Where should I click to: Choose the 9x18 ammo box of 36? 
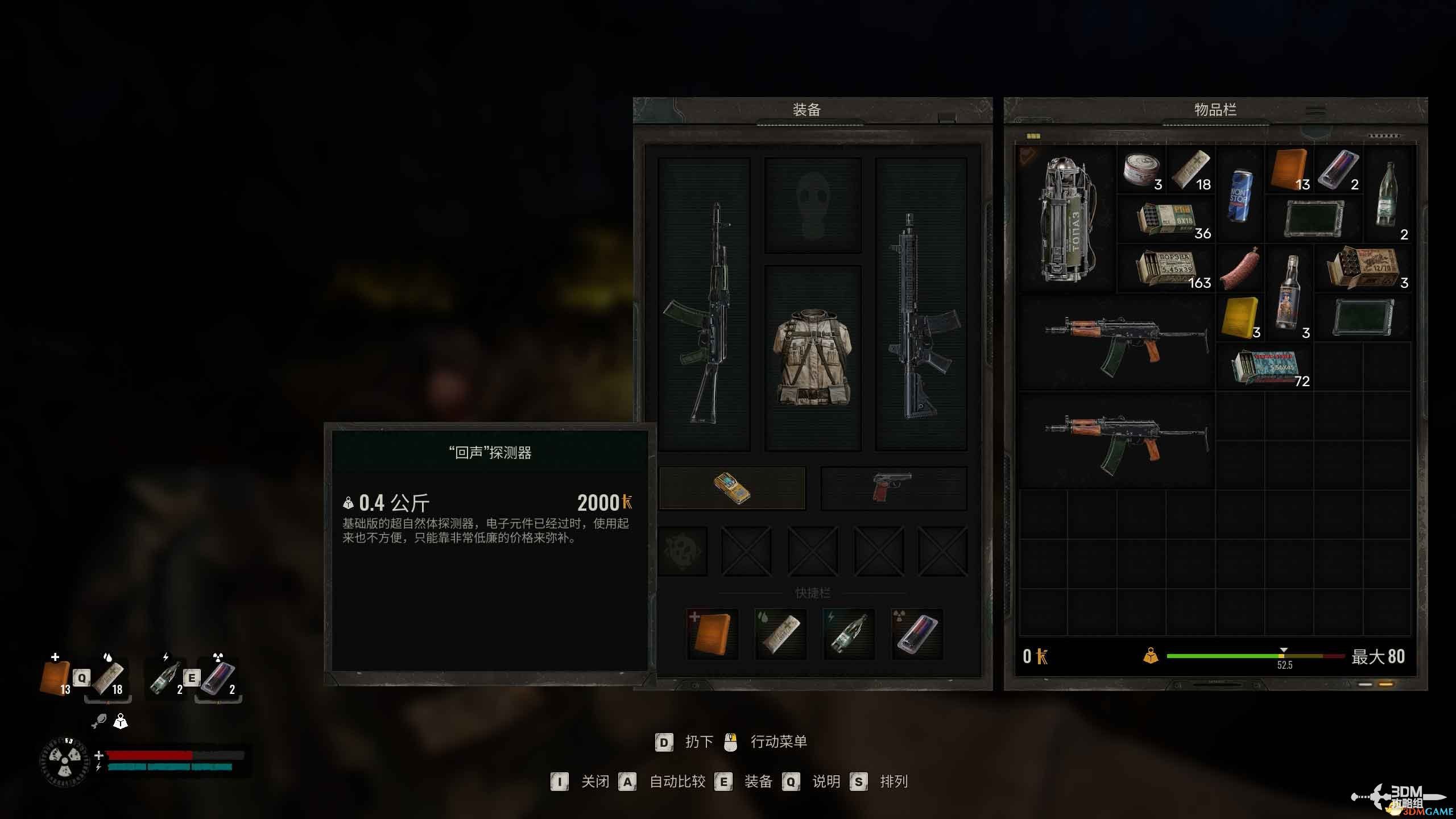pyautogui.click(x=1166, y=220)
